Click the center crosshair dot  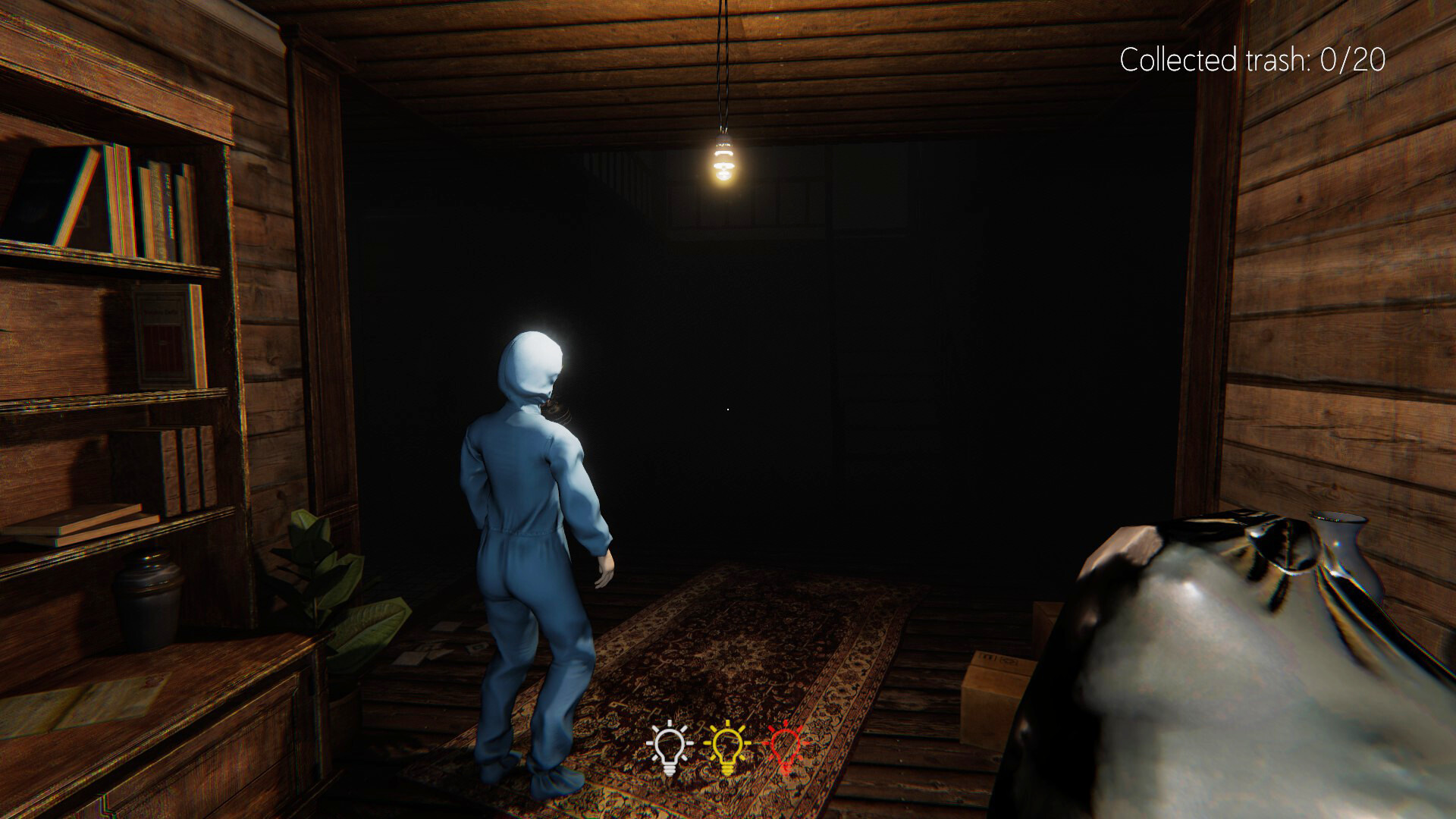(728, 409)
